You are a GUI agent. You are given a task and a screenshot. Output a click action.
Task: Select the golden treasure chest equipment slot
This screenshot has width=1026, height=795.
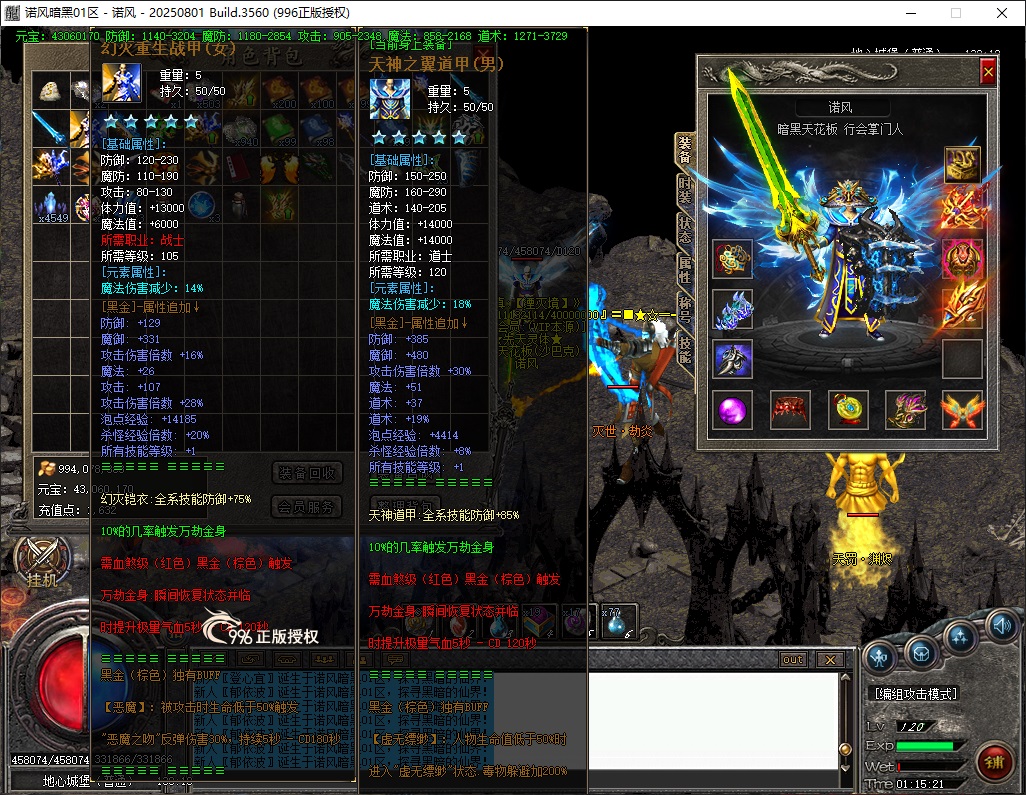pos(962,162)
